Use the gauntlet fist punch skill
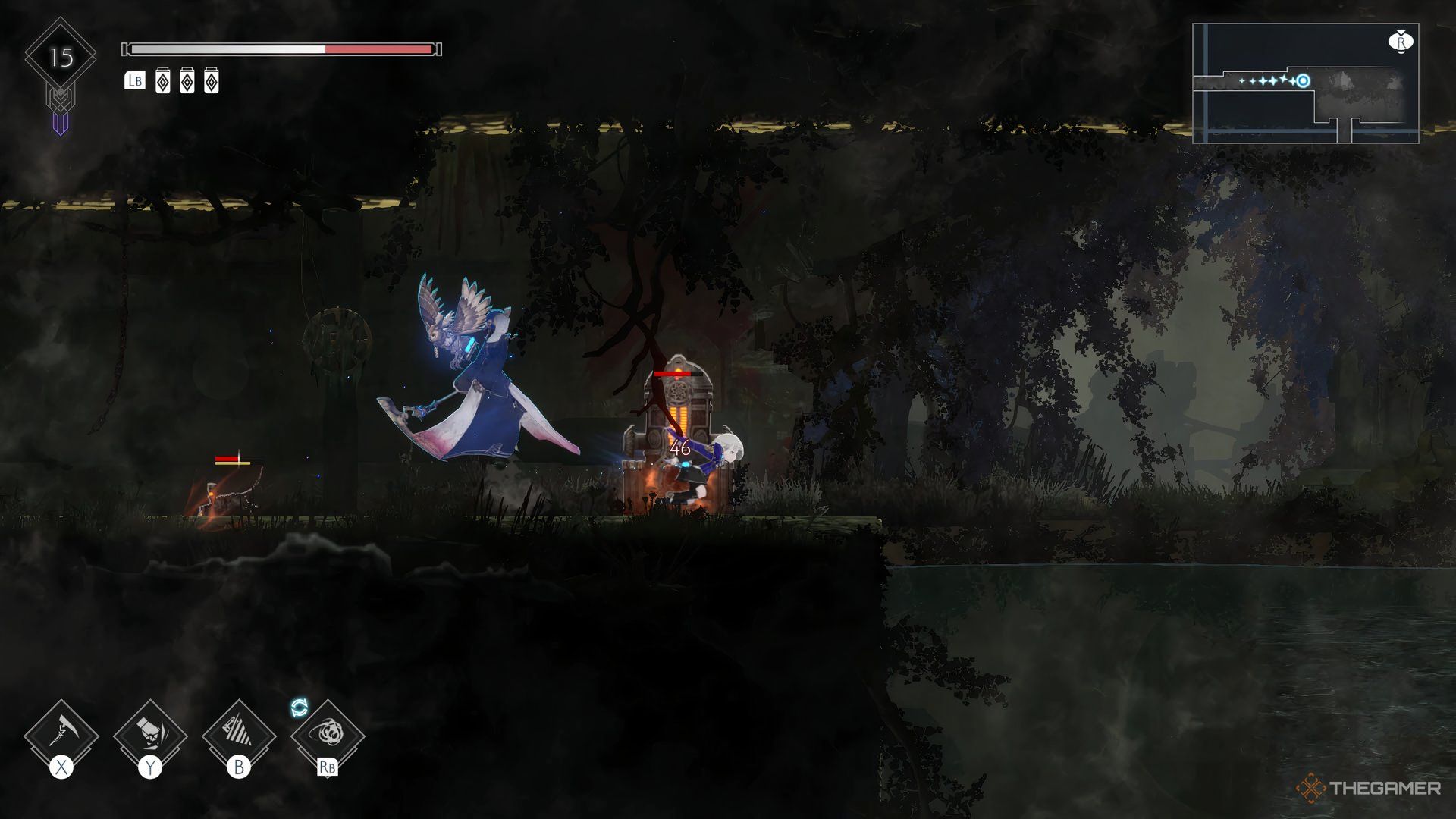1456x819 pixels. tap(150, 736)
